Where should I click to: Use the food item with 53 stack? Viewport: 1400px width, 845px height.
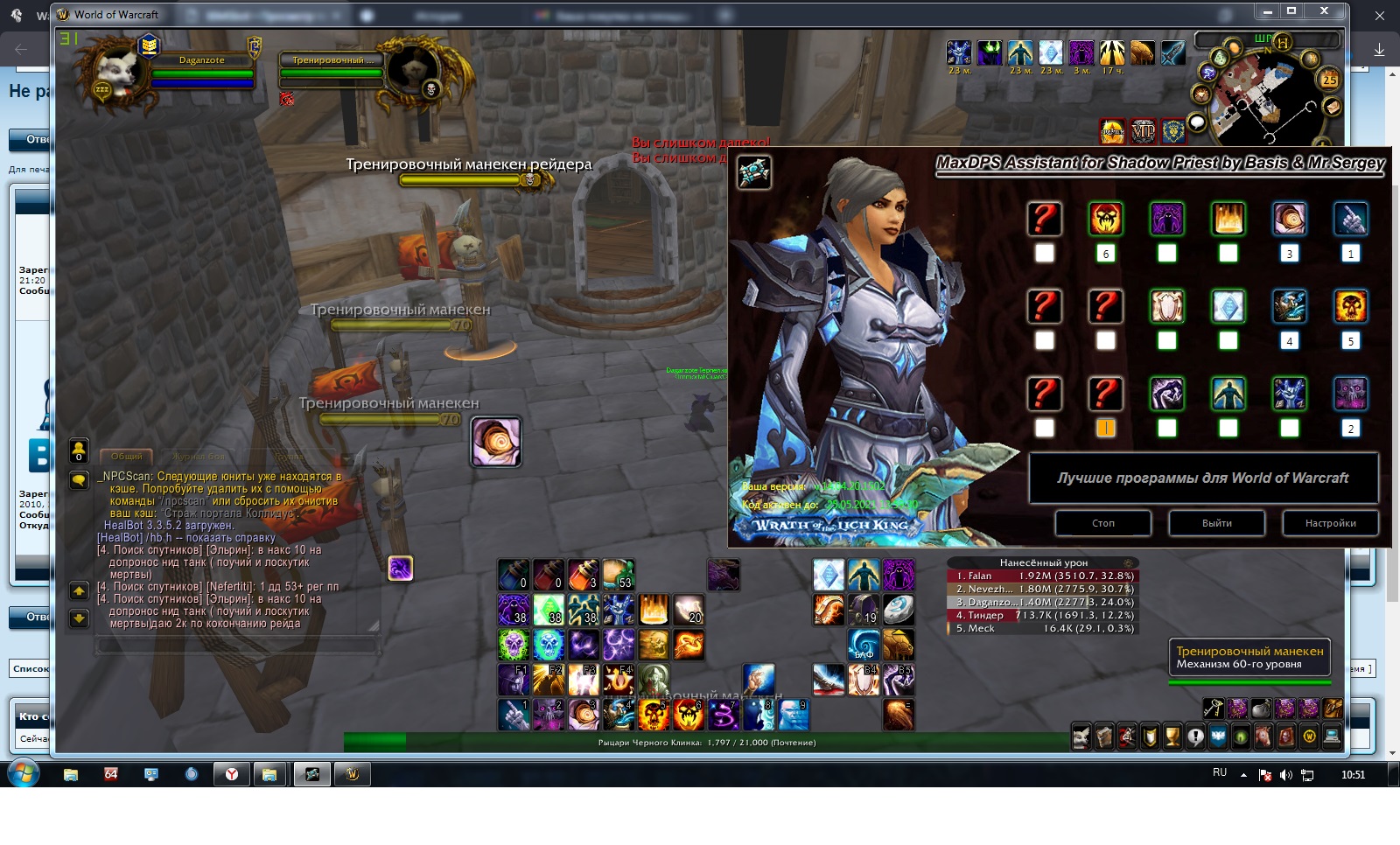pyautogui.click(x=619, y=575)
